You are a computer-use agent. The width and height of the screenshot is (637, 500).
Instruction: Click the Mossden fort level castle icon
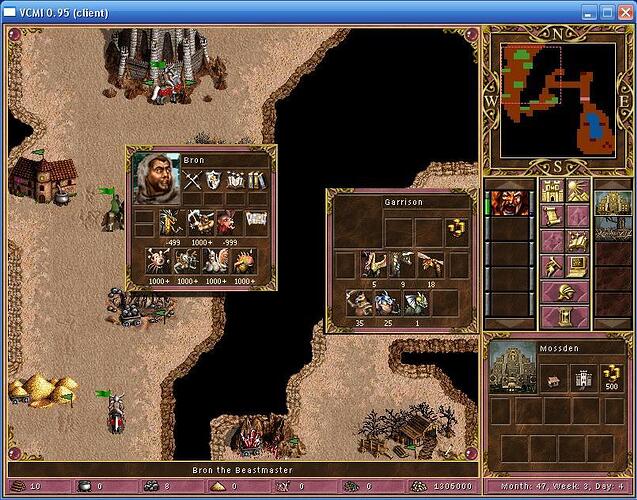pyautogui.click(x=584, y=378)
